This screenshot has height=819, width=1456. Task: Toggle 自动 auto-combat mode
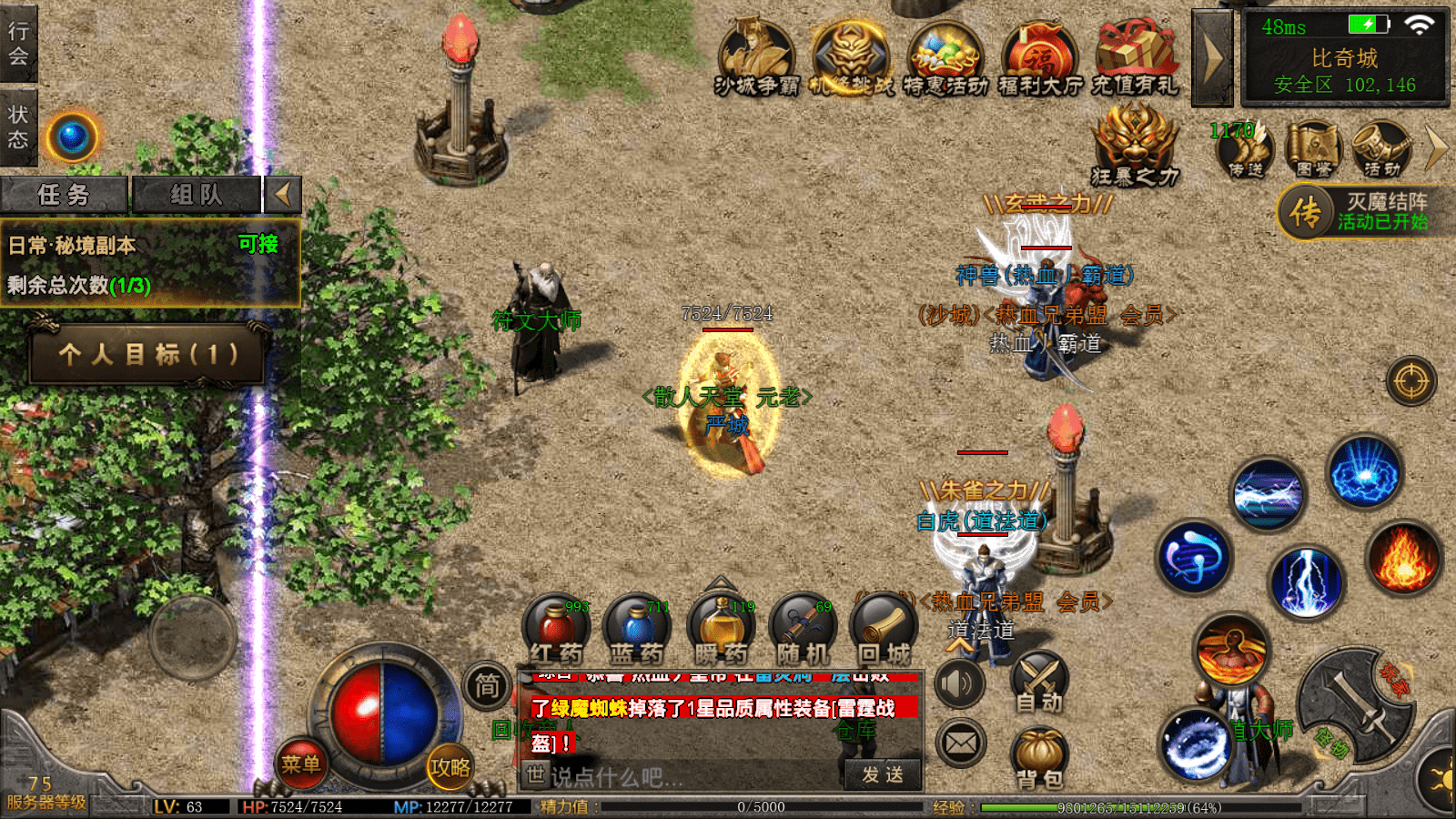(1039, 682)
